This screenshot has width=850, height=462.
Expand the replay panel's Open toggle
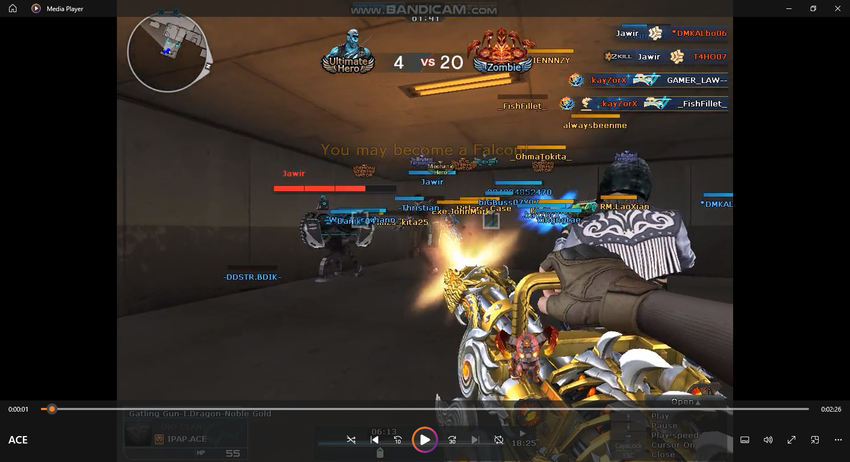[684, 402]
